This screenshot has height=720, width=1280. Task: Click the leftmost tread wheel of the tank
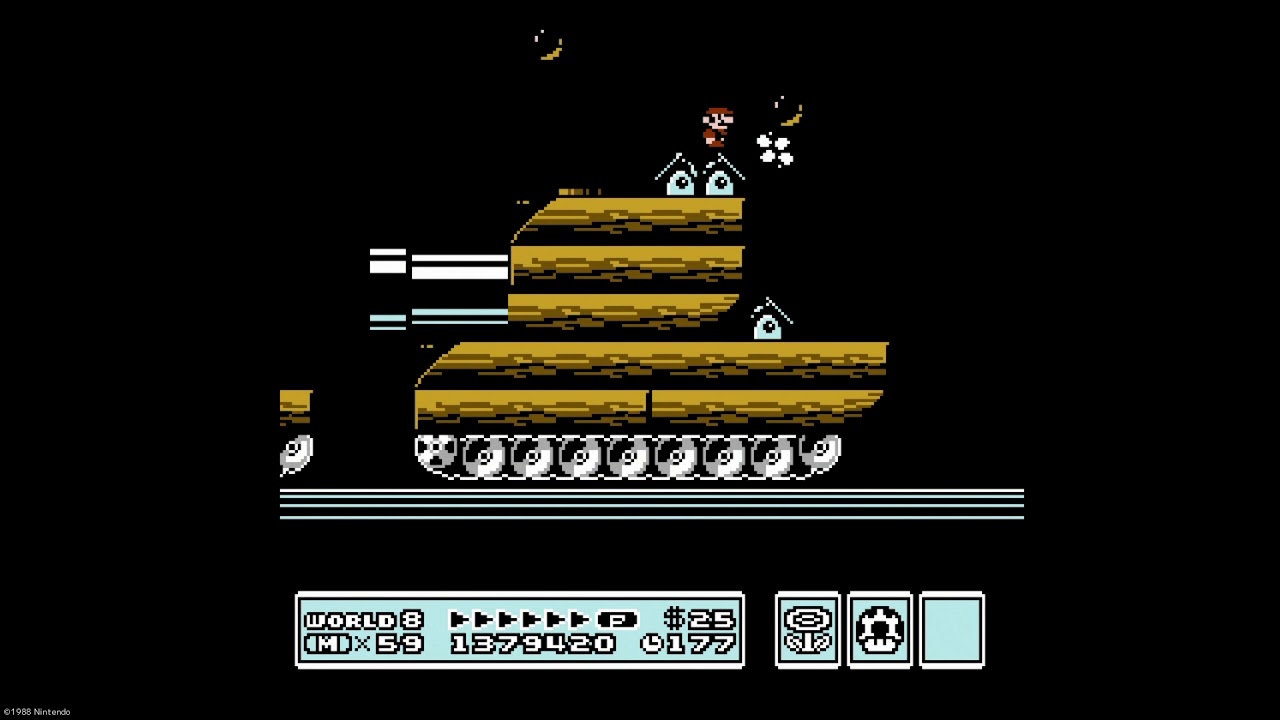point(437,455)
